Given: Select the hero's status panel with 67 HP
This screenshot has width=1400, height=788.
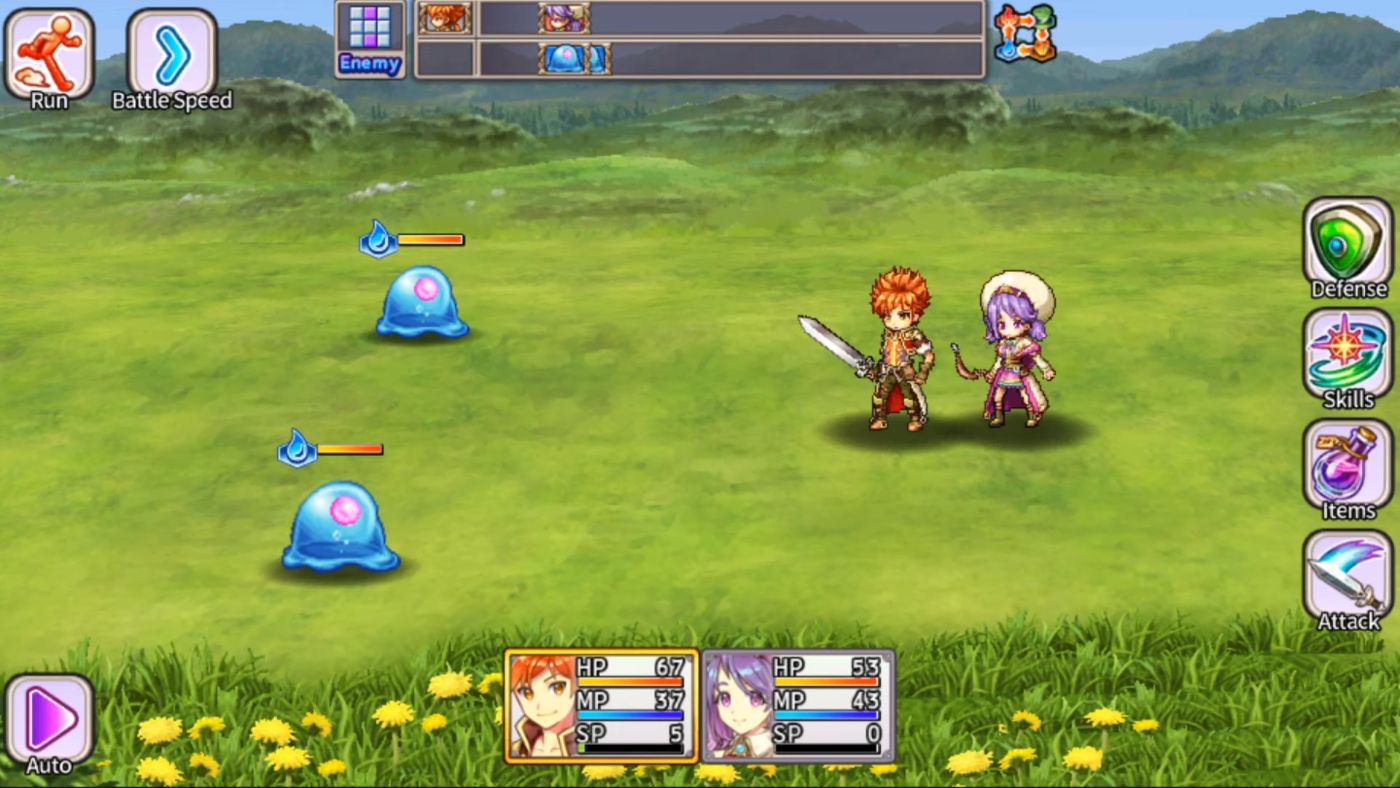Looking at the screenshot, I should (x=600, y=706).
